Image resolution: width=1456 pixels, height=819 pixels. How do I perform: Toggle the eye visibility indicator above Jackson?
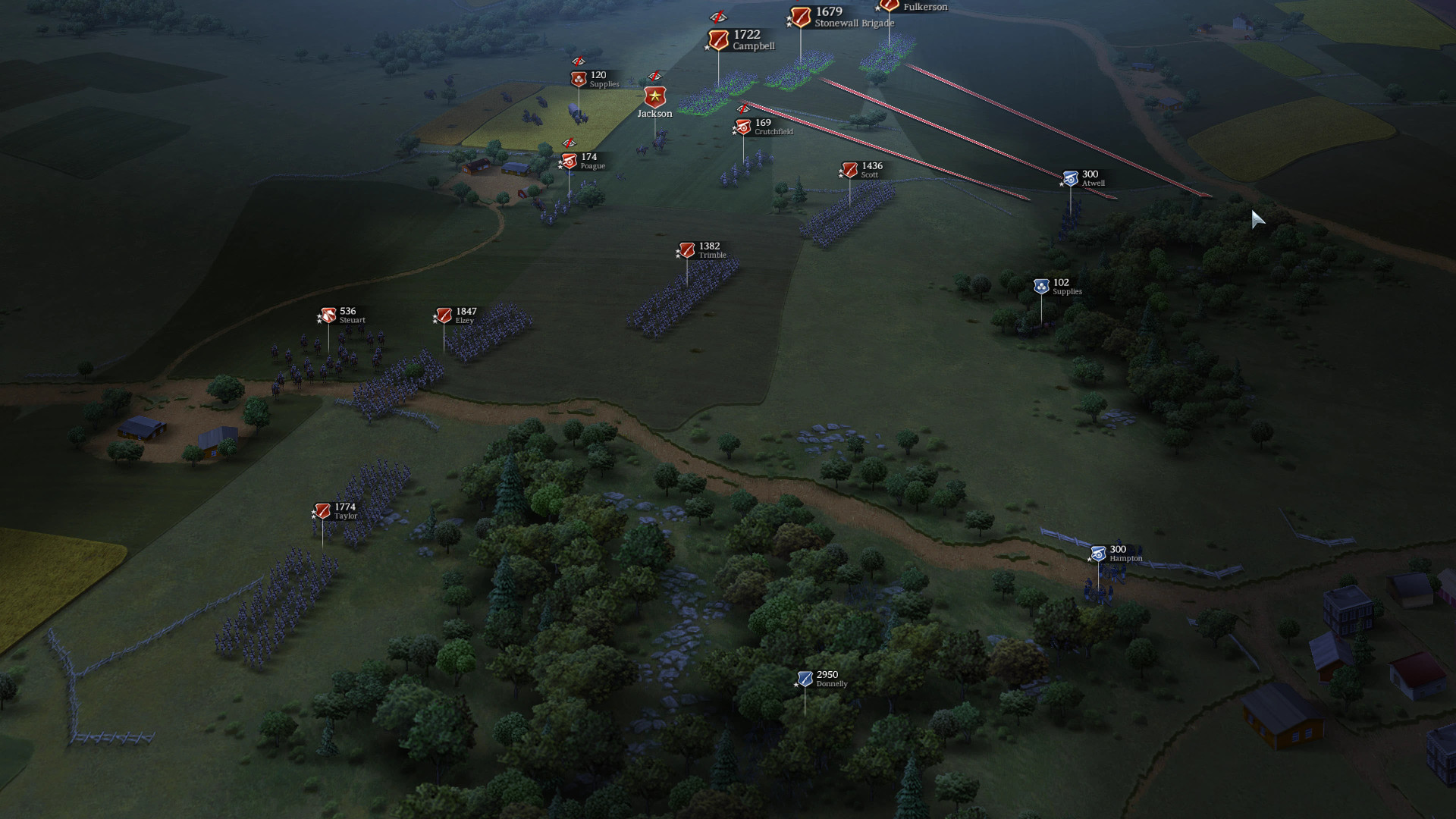[x=655, y=76]
